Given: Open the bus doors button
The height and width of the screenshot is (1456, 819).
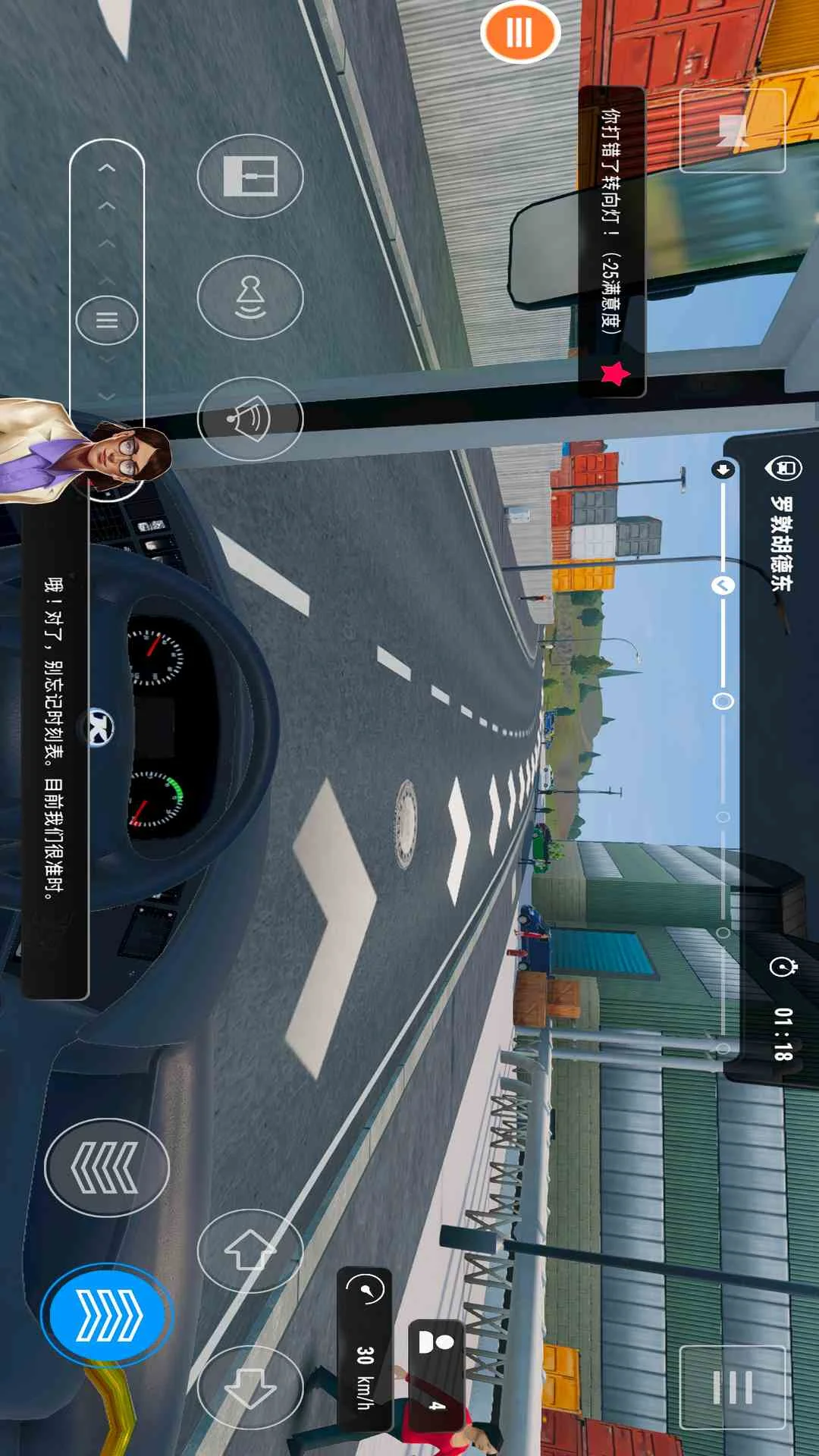Looking at the screenshot, I should [x=250, y=176].
